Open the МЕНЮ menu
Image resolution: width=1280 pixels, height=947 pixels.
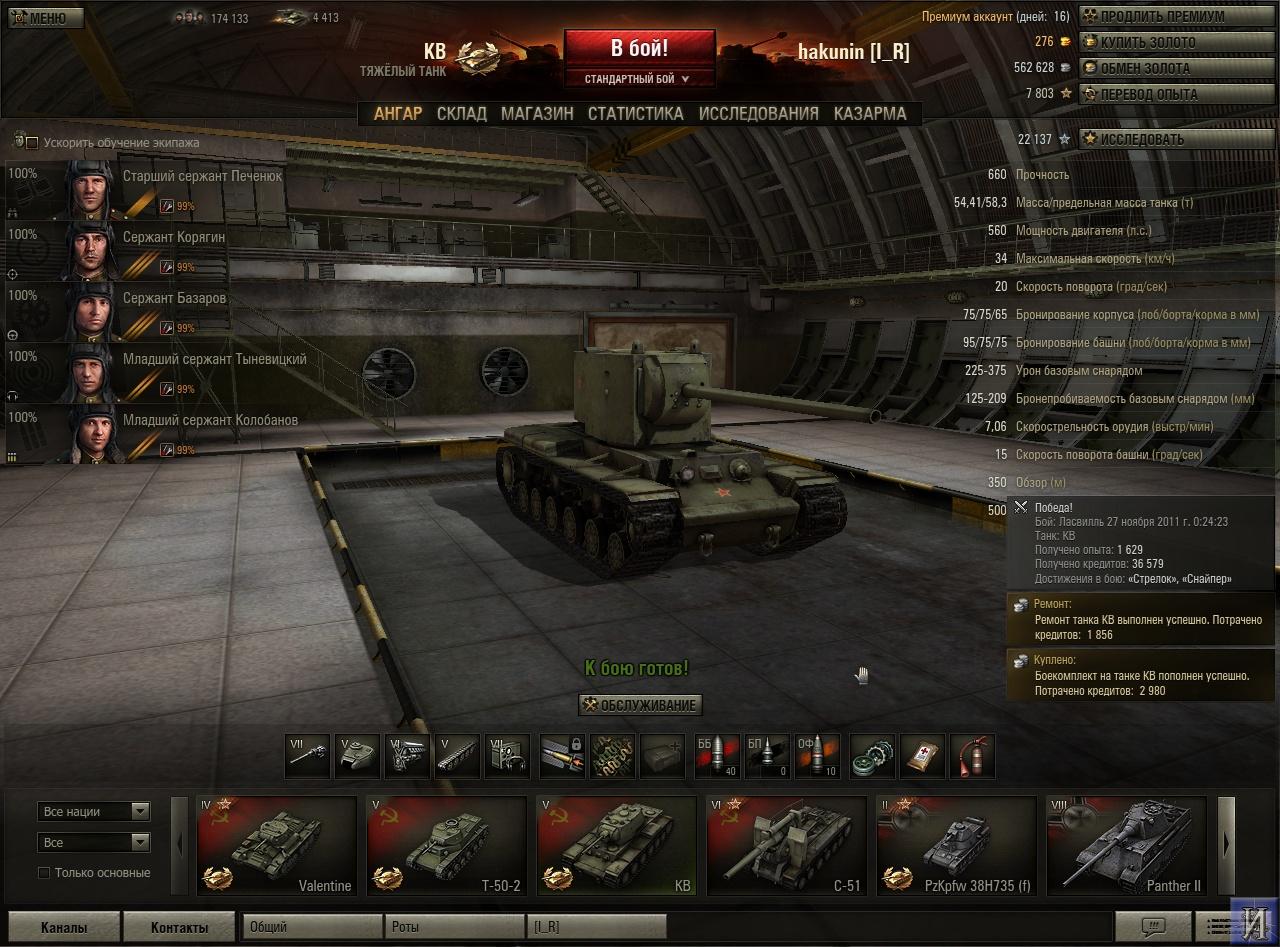(x=41, y=18)
